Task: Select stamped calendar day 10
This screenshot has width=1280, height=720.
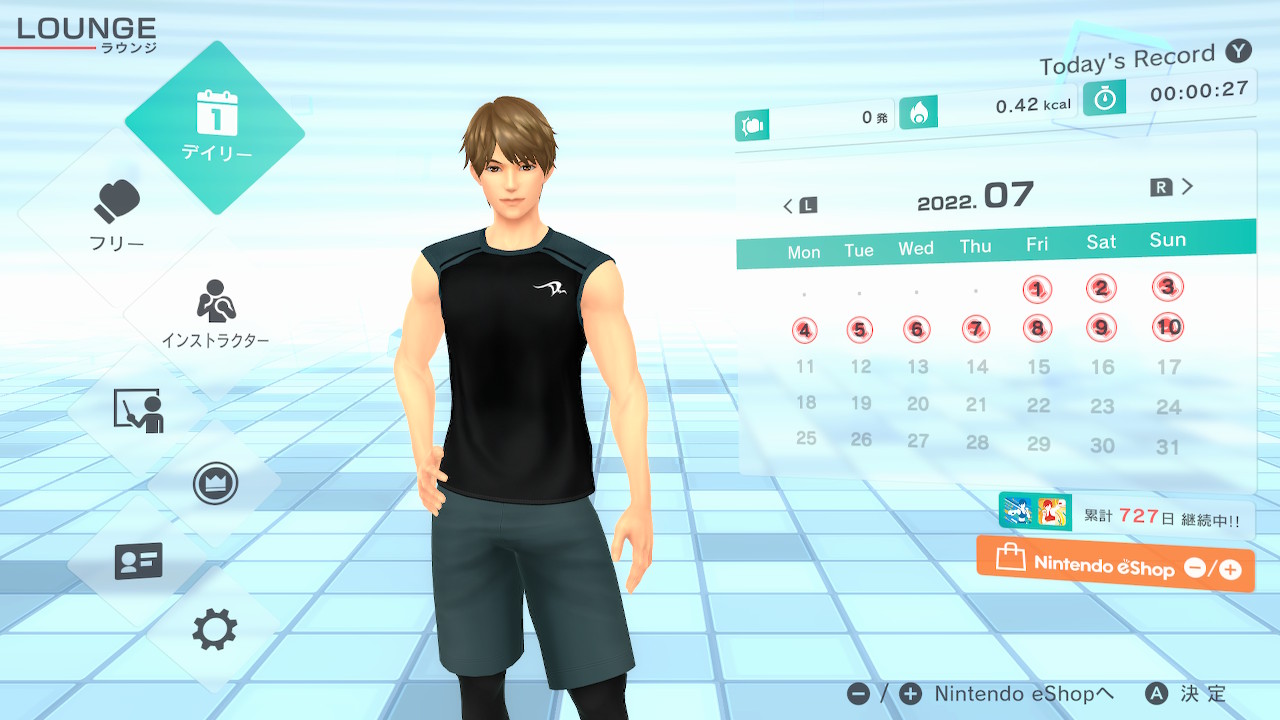Action: 1167,326
